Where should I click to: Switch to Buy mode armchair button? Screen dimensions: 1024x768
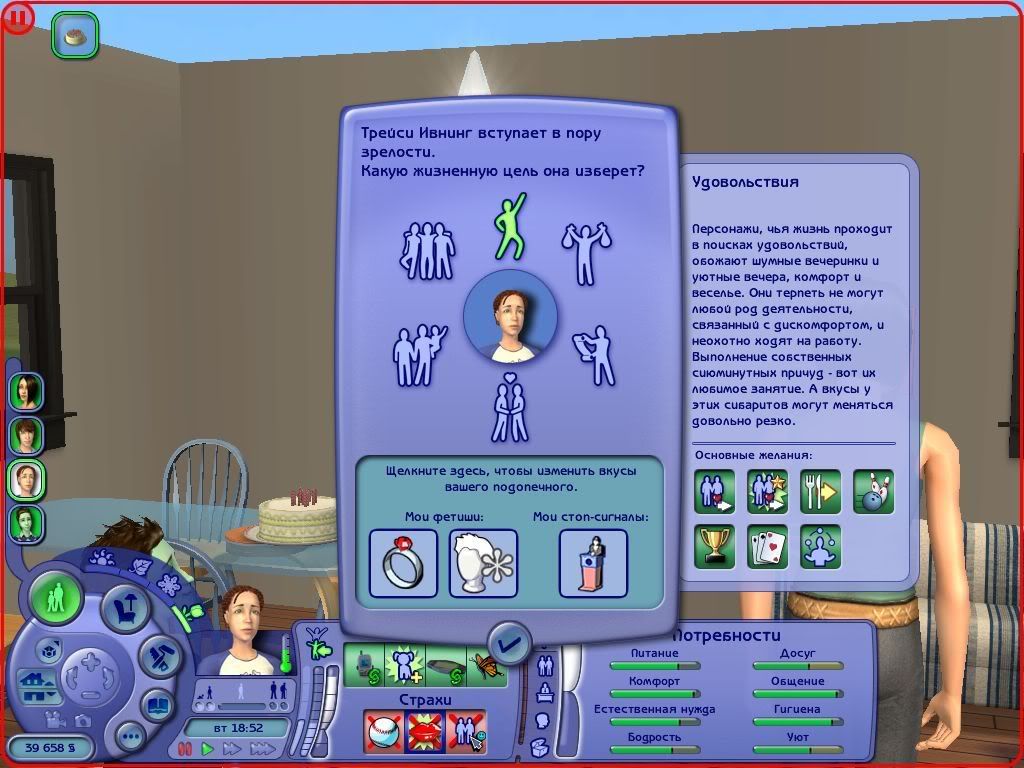125,608
